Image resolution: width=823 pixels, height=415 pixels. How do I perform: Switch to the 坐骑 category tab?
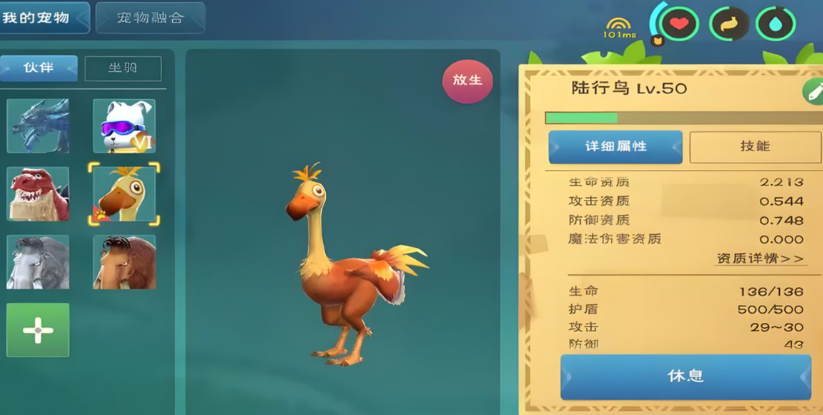pos(123,68)
